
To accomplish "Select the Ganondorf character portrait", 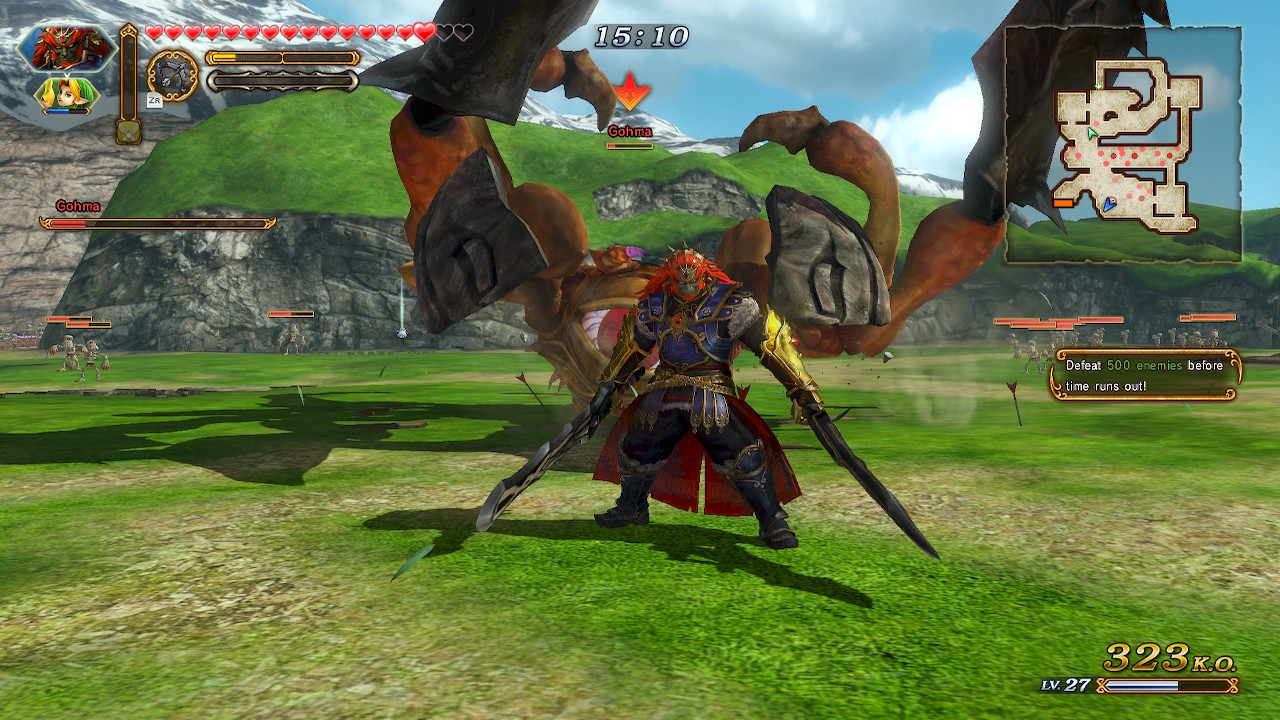I will click(x=68, y=48).
